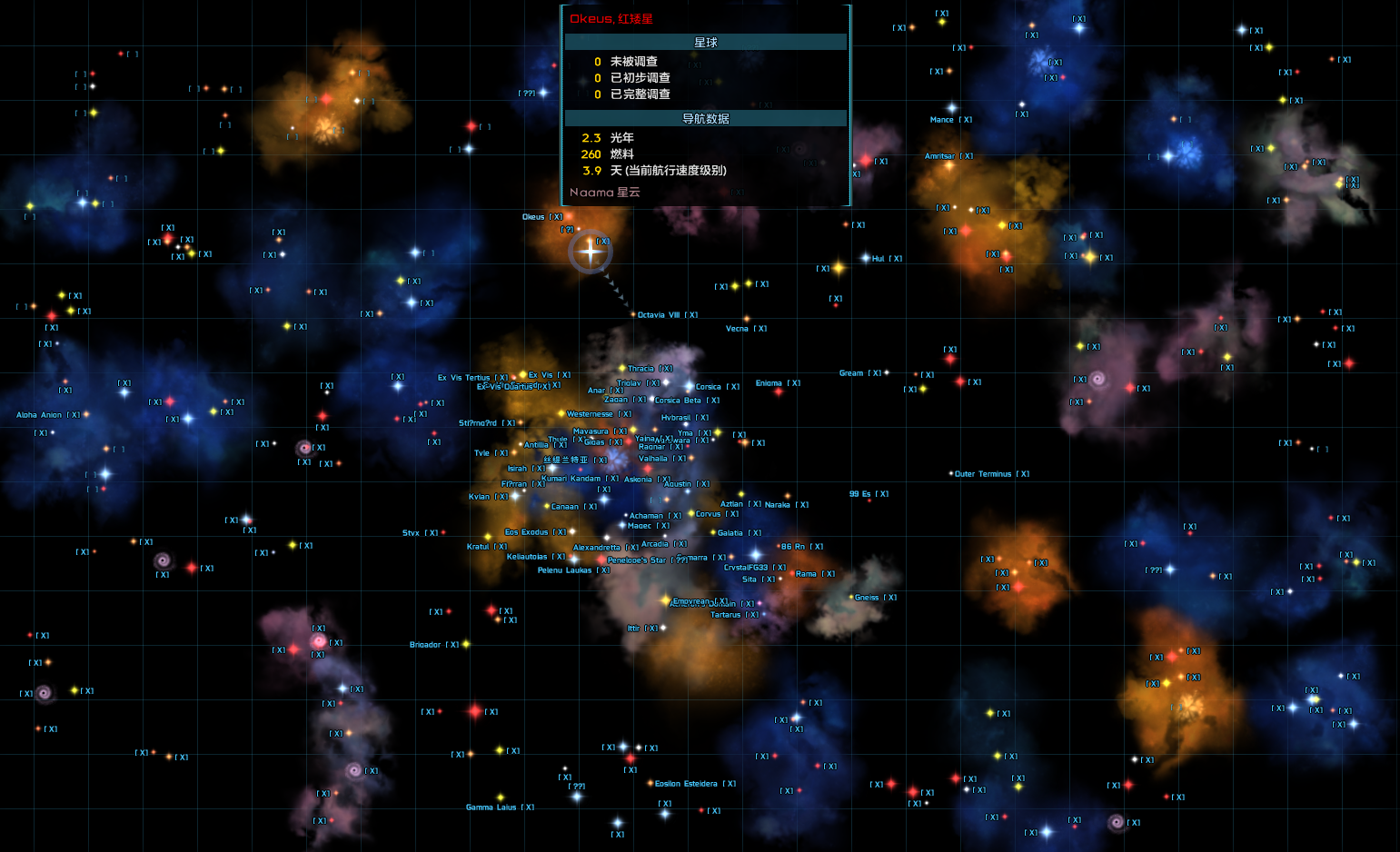This screenshot has height=852, width=1400.
Task: Select the player fleet crosshair marker
Action: 591,253
